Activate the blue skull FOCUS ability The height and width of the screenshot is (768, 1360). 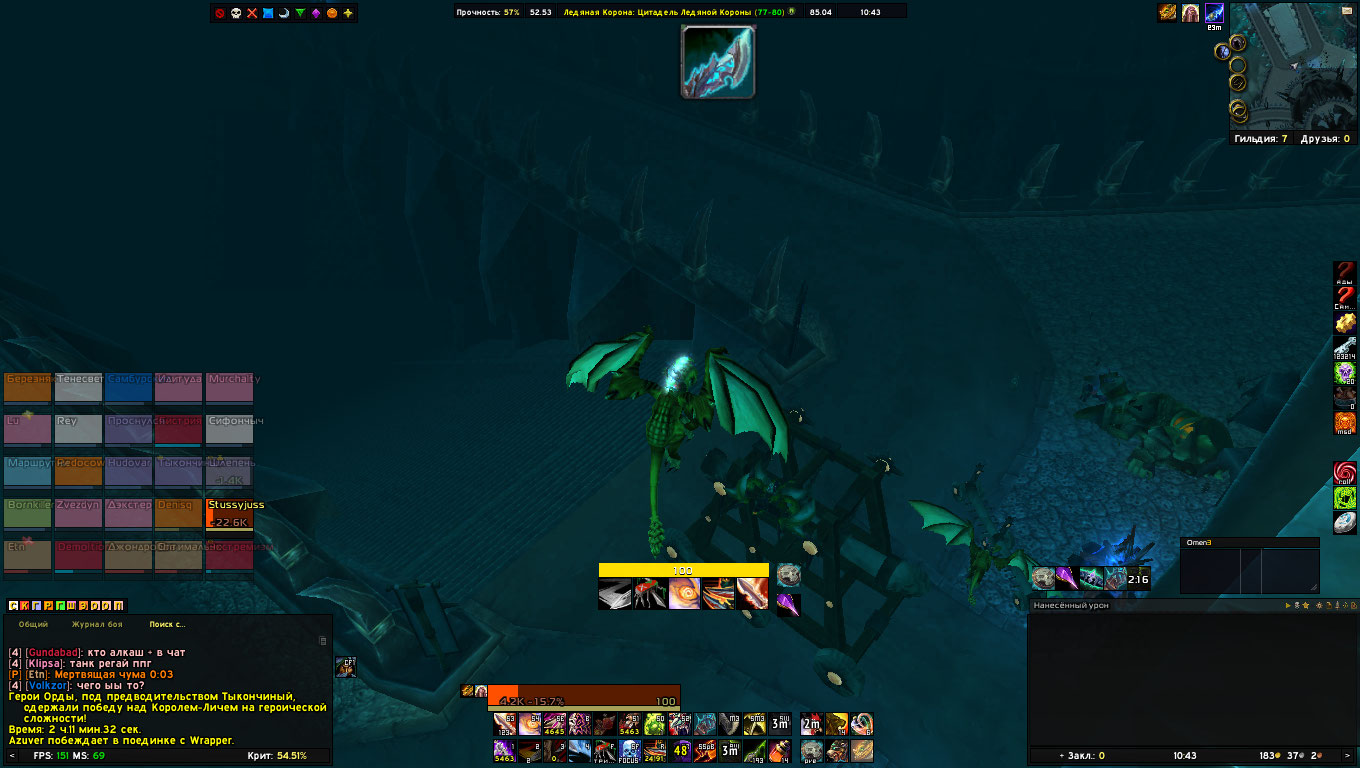[x=631, y=750]
